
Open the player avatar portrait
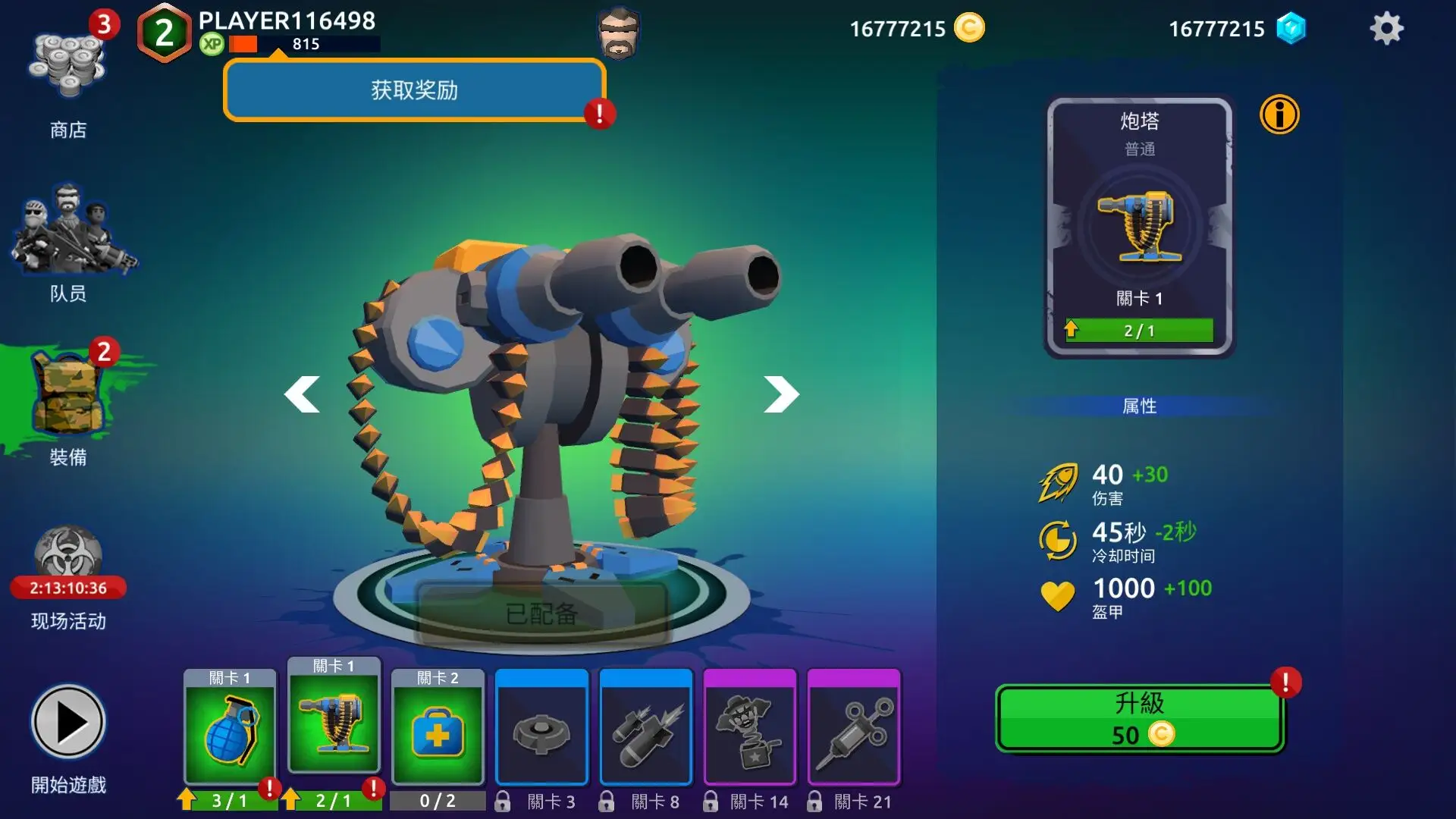point(619,33)
